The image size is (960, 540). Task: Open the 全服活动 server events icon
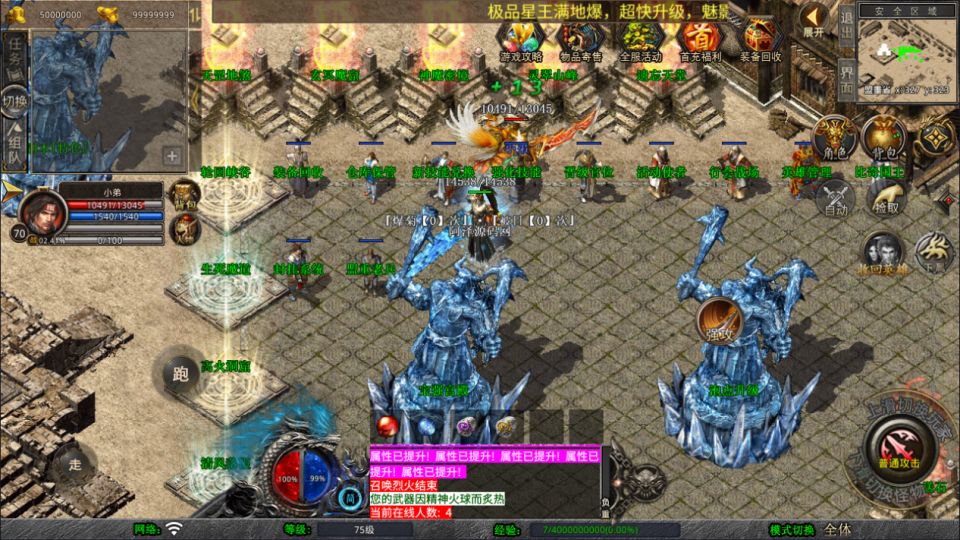[640, 38]
